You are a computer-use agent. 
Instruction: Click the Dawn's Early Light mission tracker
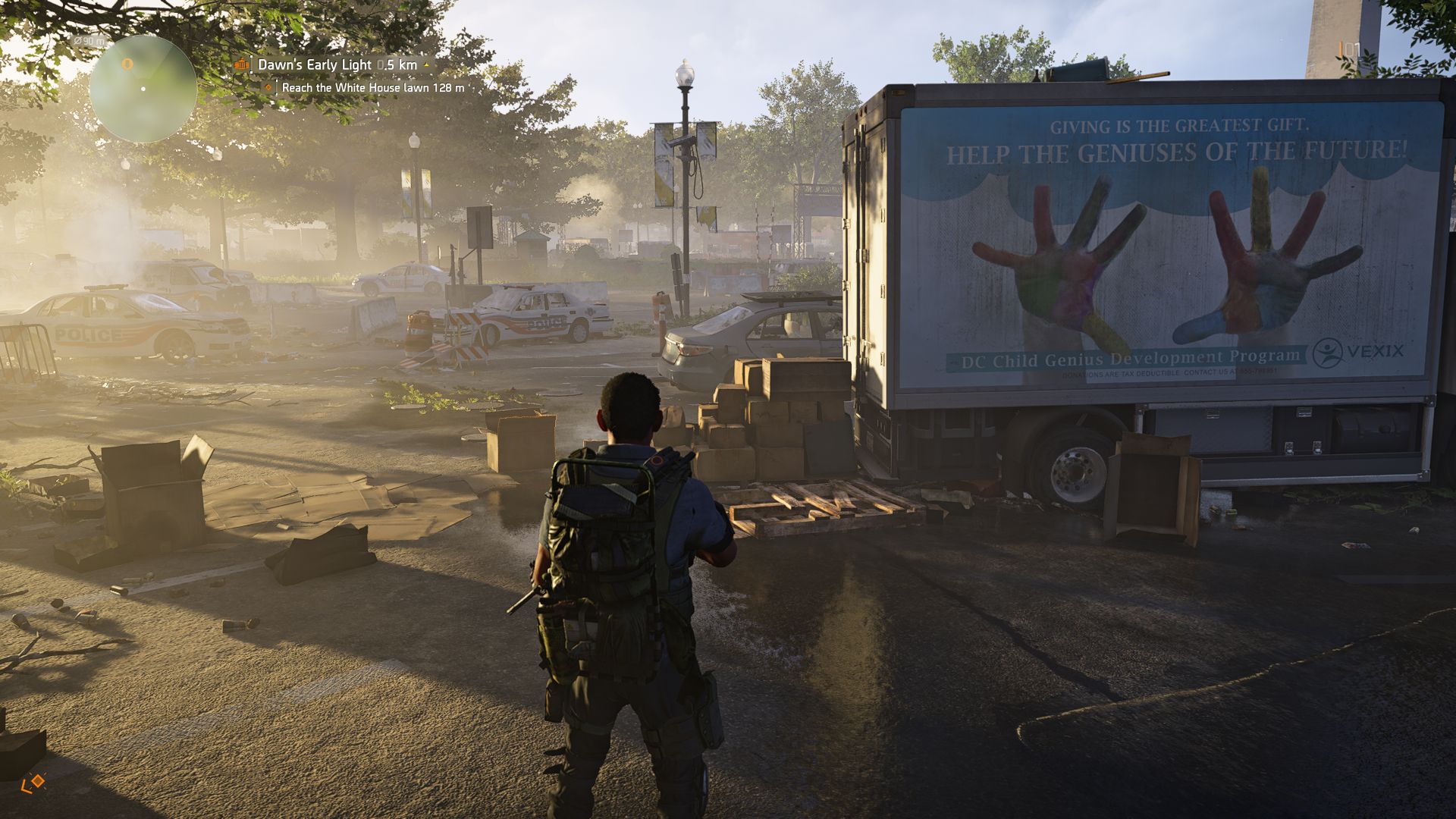(337, 65)
